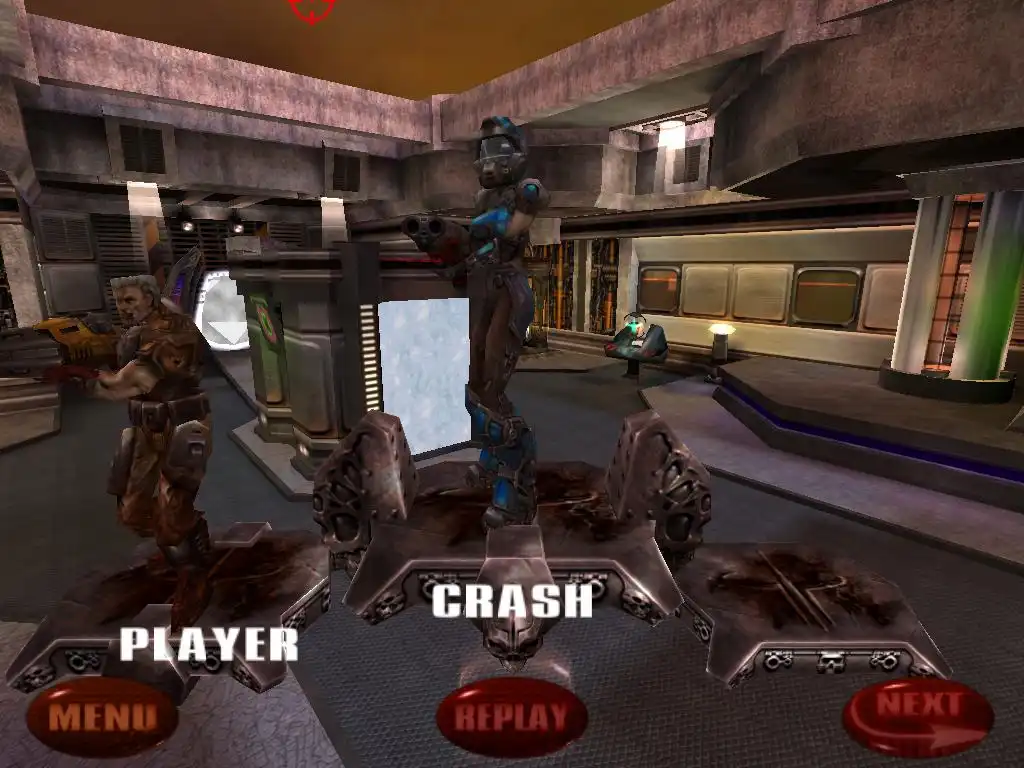This screenshot has width=1024, height=768.
Task: Advance with the Next button
Action: tap(918, 716)
